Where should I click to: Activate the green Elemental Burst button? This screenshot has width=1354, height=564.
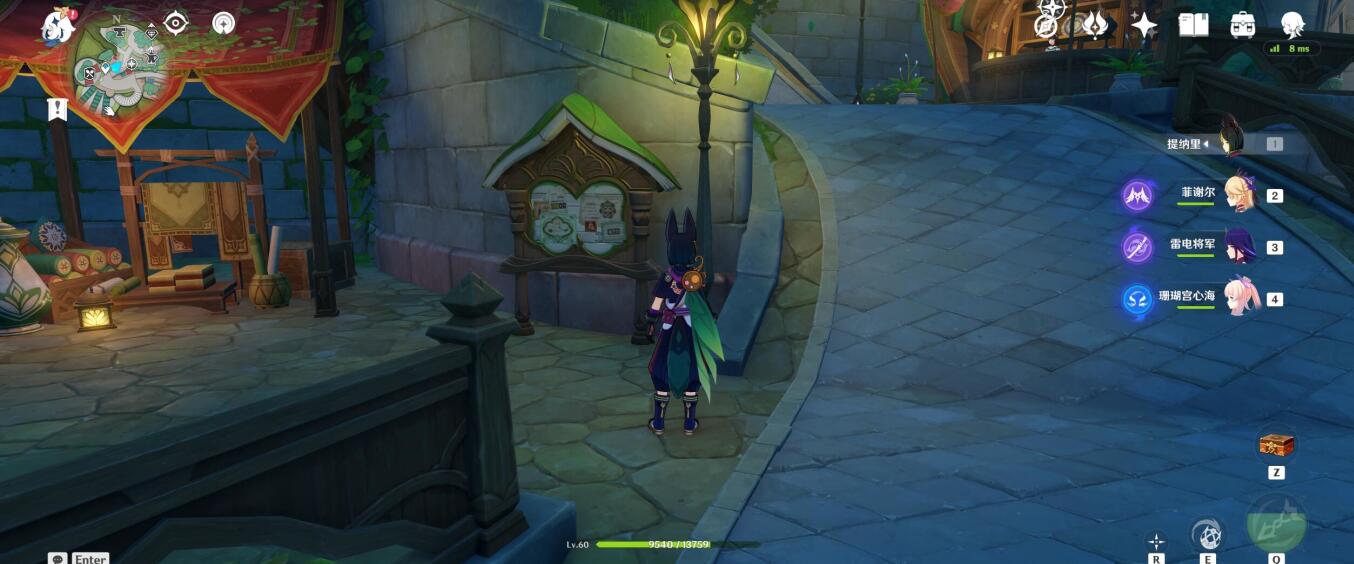point(1276,523)
